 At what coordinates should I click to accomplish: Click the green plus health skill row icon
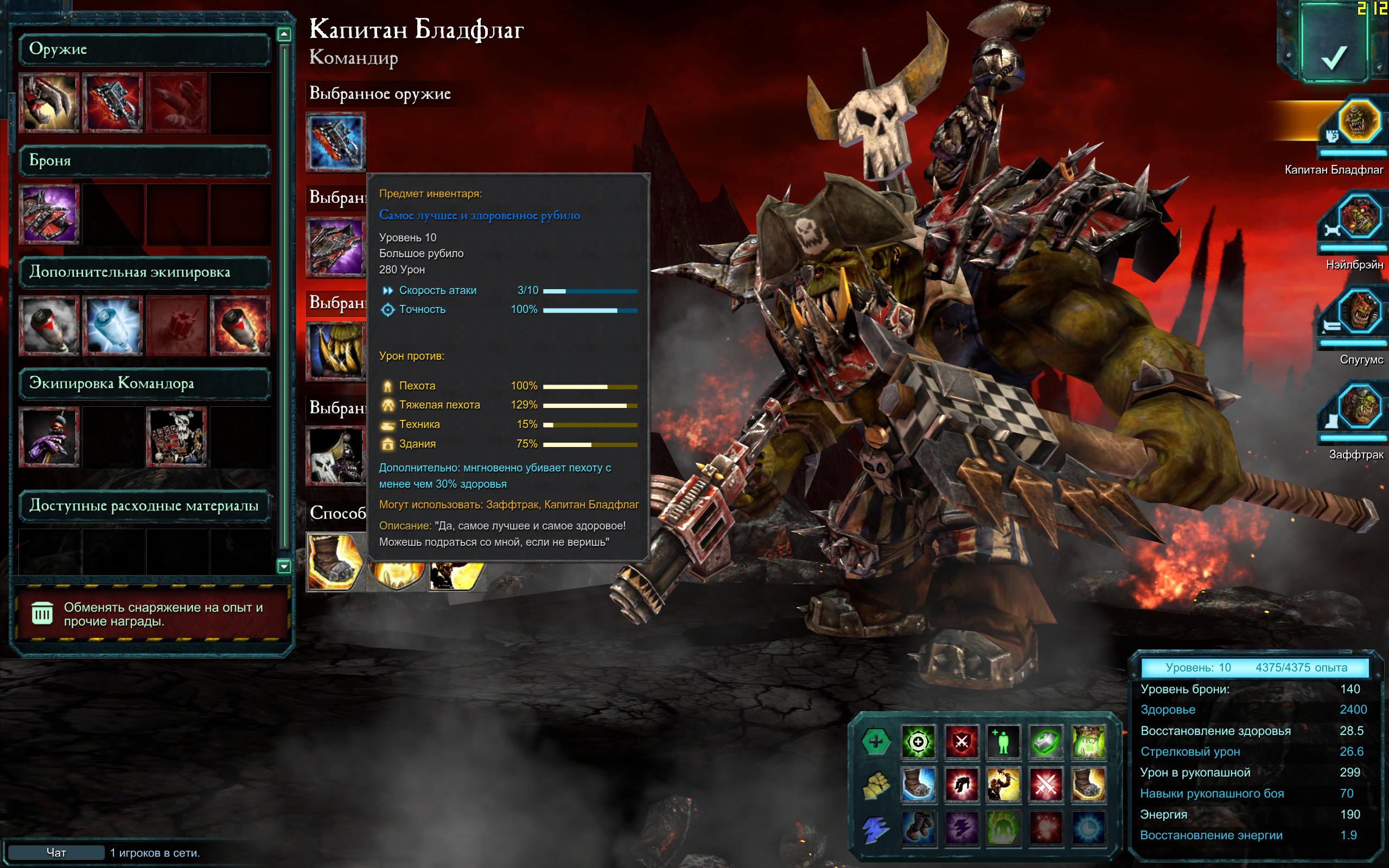pyautogui.click(x=875, y=742)
